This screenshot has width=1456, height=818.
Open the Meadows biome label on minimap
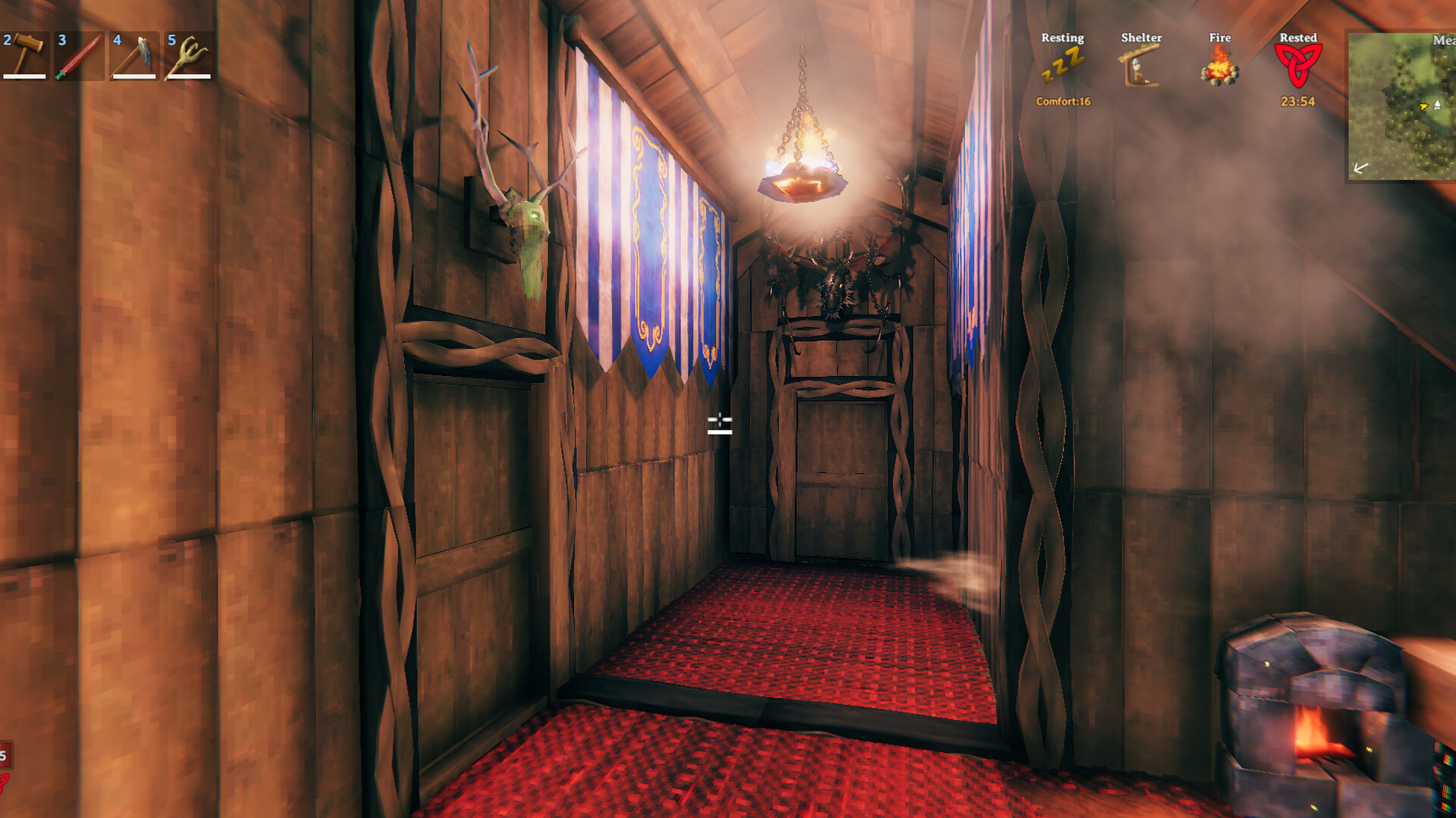point(1443,39)
